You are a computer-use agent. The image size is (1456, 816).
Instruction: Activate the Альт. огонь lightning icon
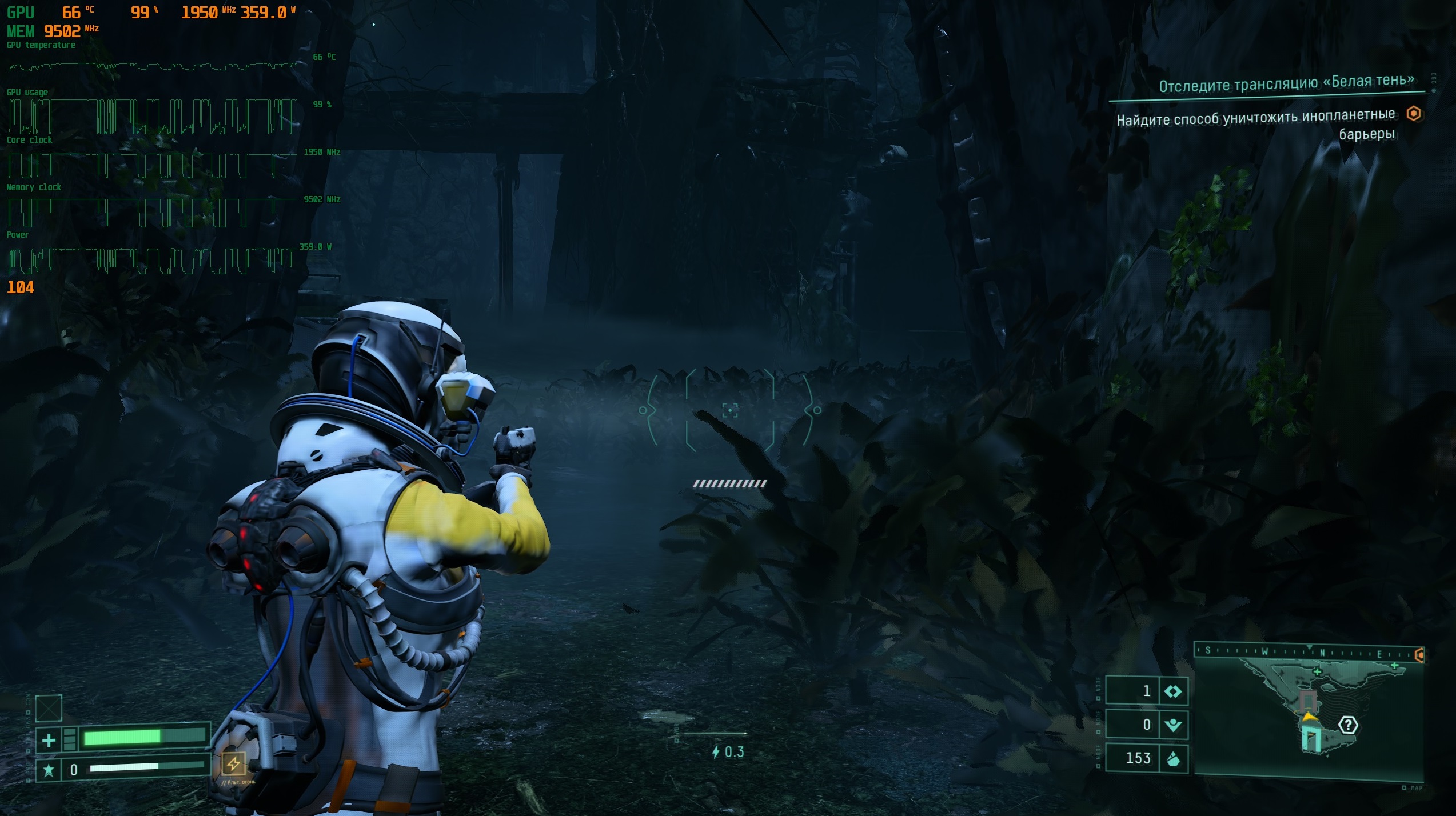pyautogui.click(x=233, y=763)
